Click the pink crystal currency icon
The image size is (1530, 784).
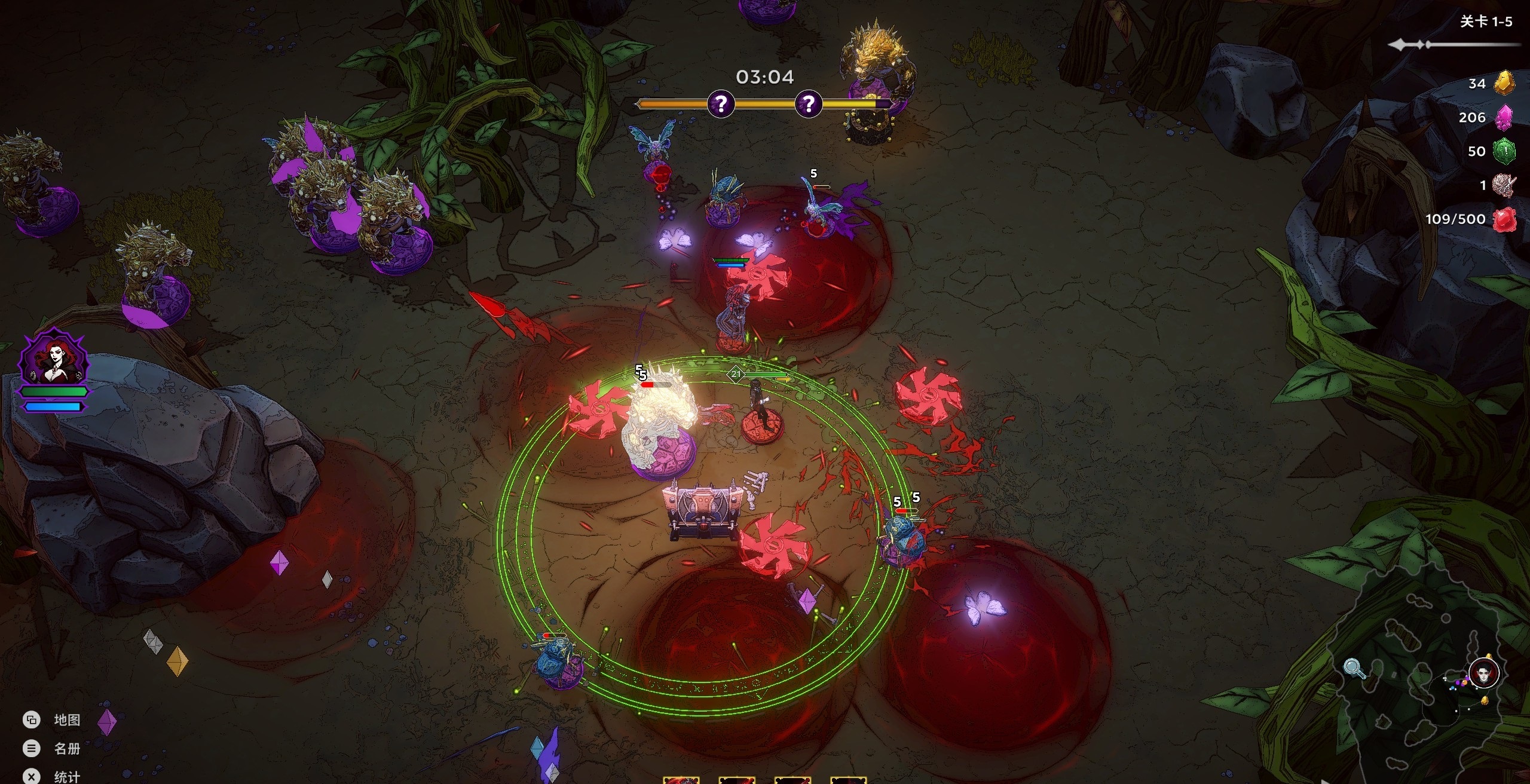(1504, 117)
